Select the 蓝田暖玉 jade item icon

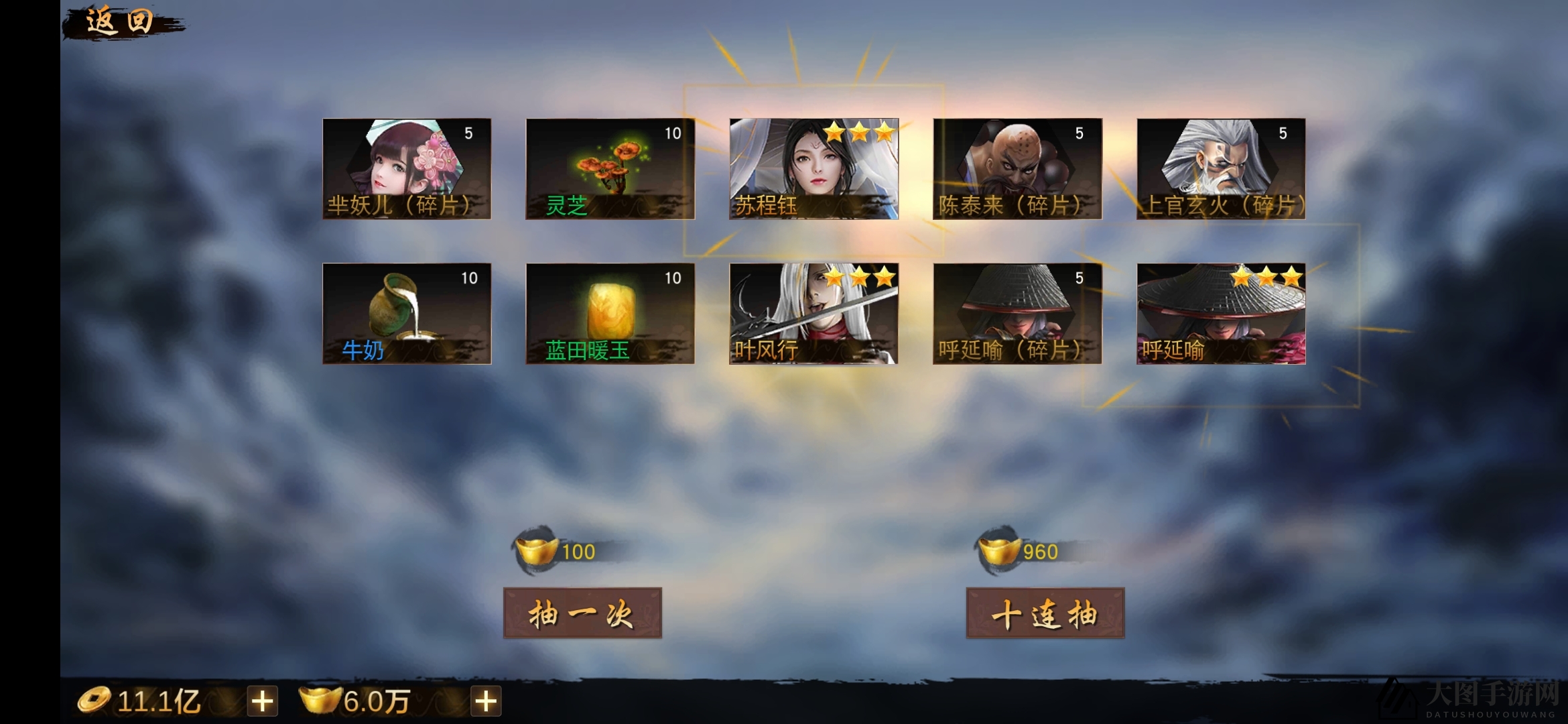click(610, 314)
